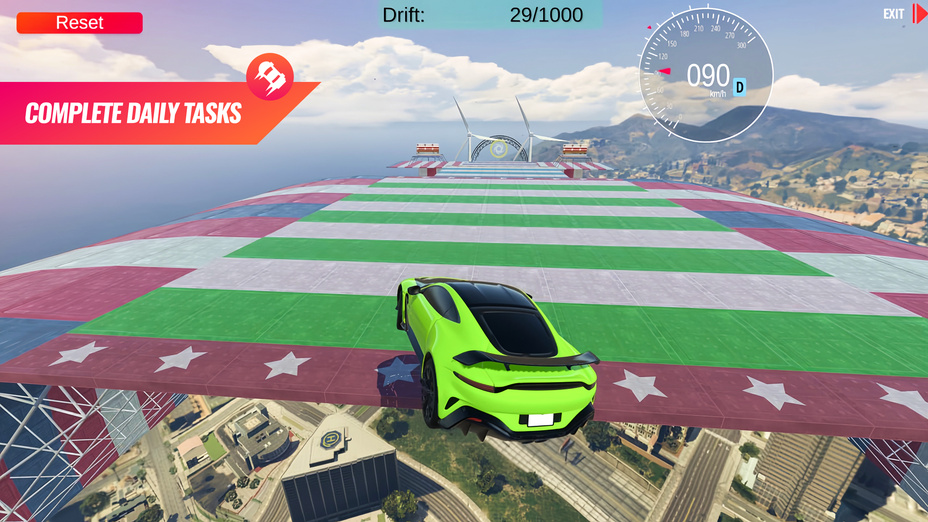Tap the round rocket icon badge
Viewport: 928px width, 522px height.
[x=270, y=73]
